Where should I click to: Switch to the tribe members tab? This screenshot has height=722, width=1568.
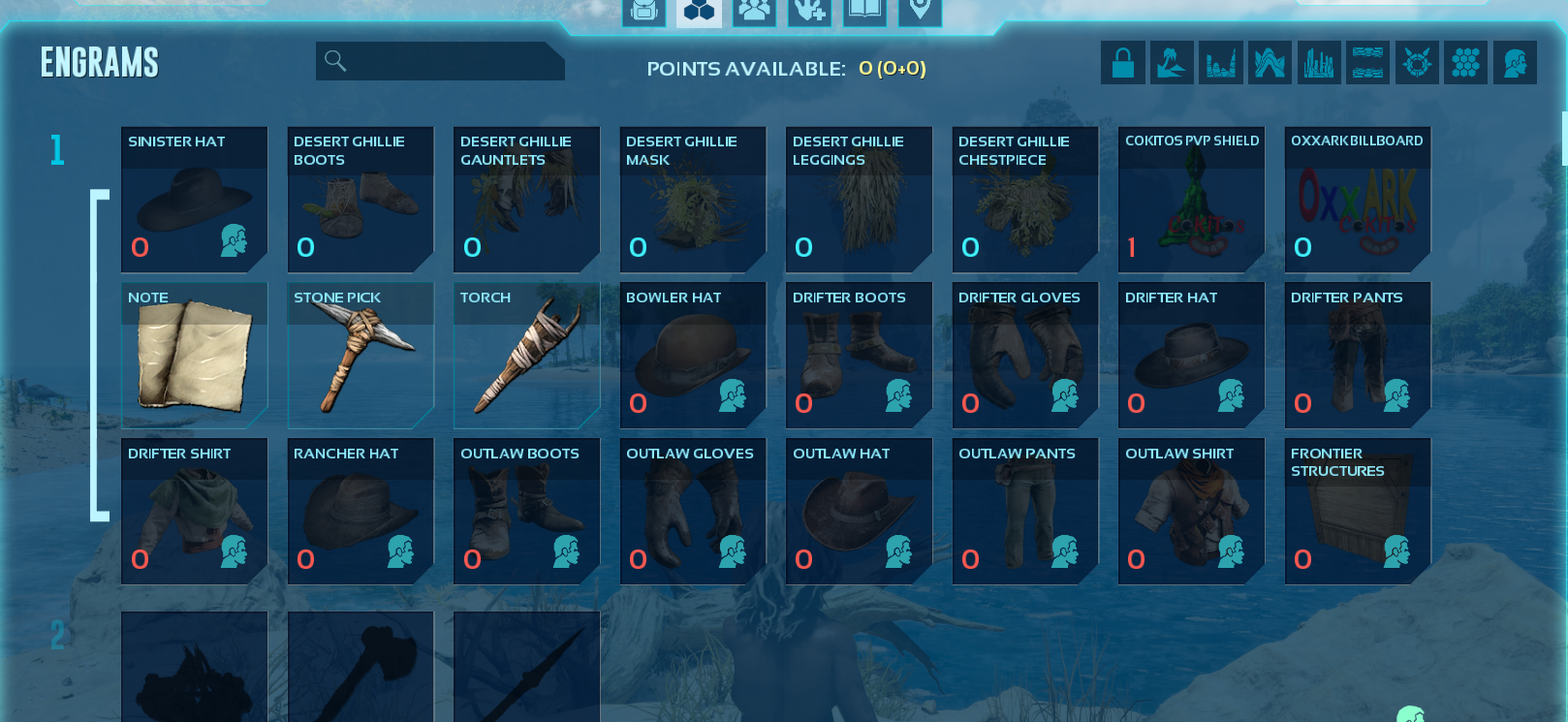[754, 12]
